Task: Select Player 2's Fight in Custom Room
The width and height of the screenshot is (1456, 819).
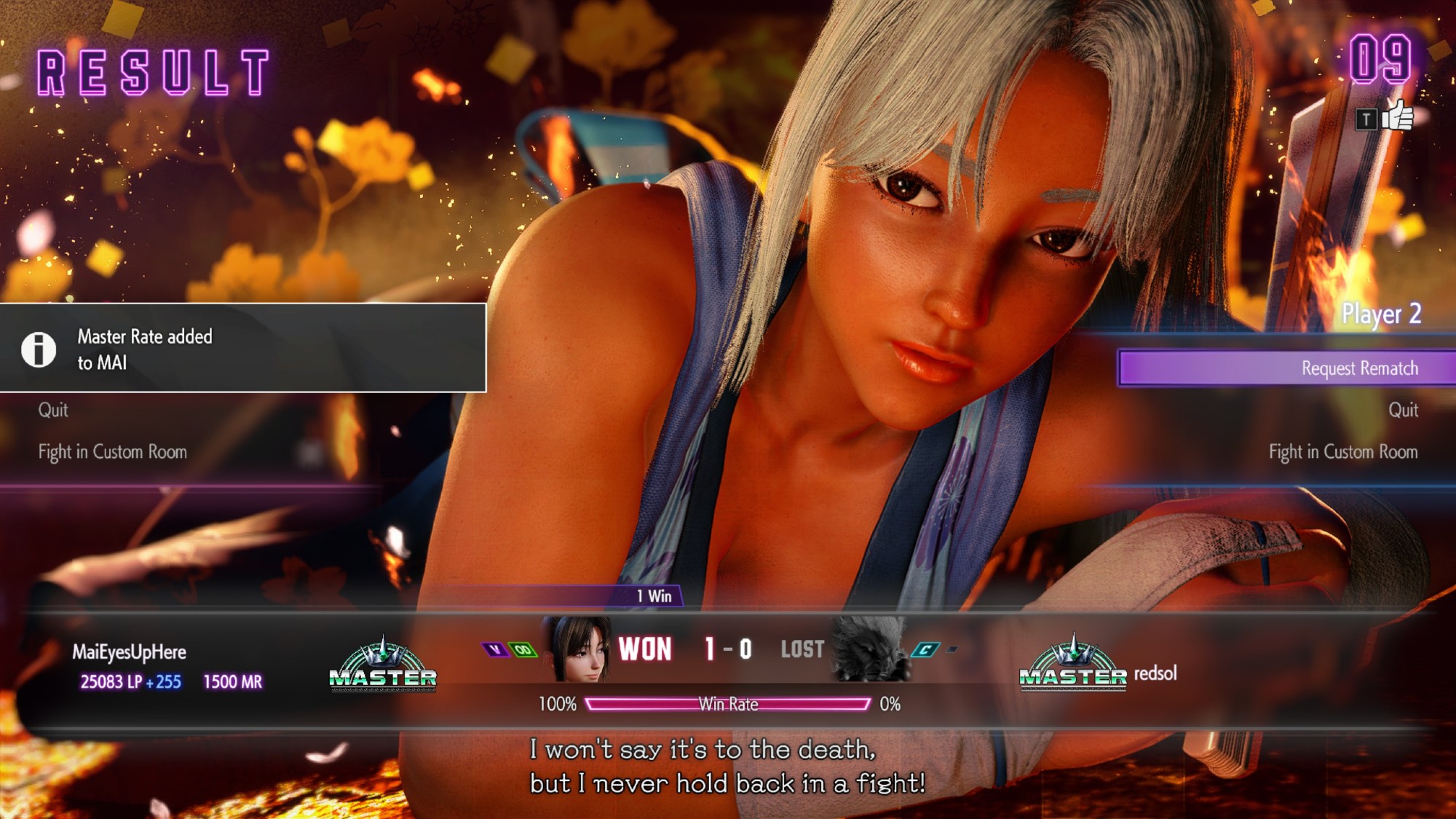Action: pyautogui.click(x=1342, y=452)
